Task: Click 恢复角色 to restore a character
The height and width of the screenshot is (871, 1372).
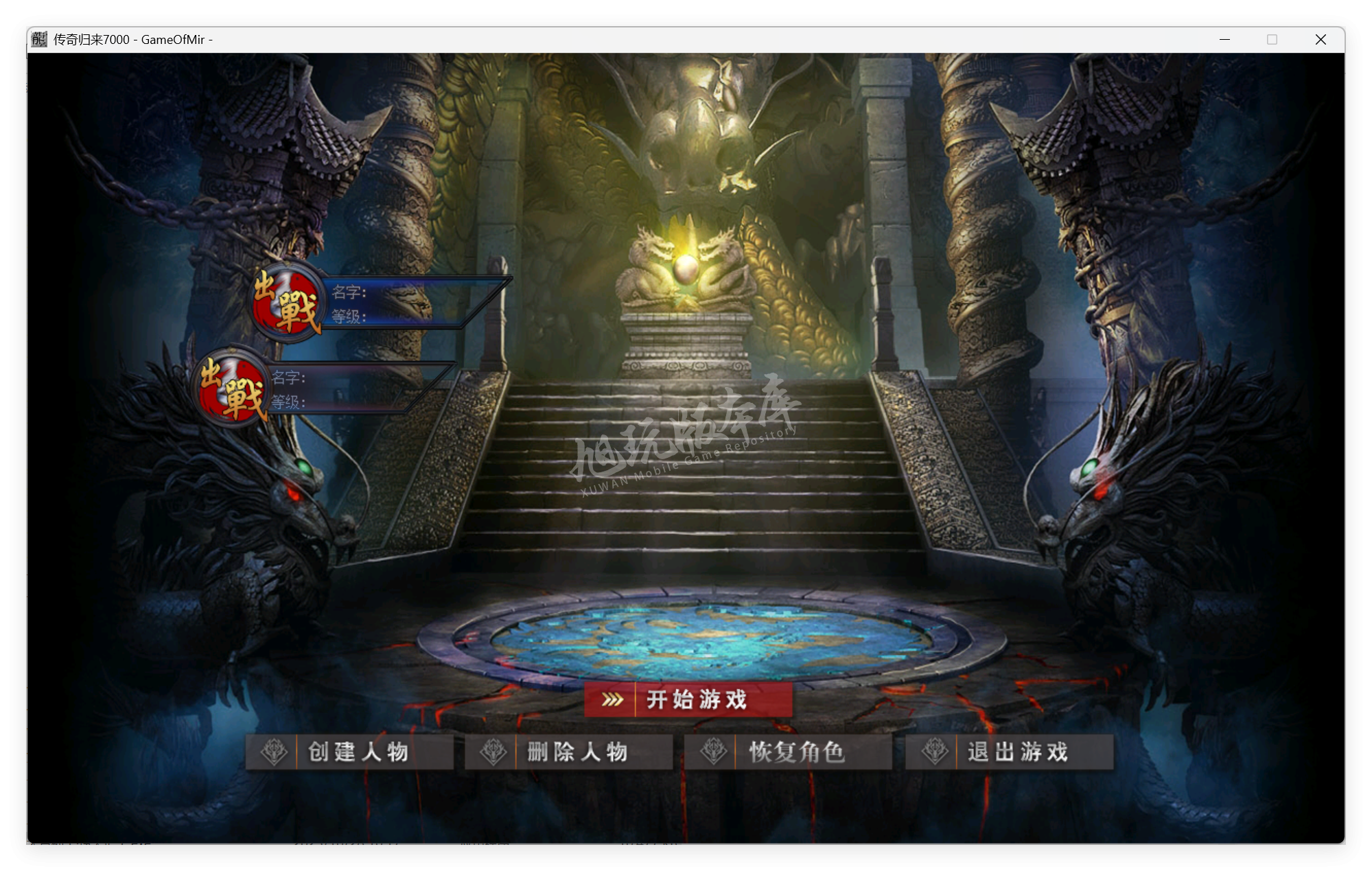Action: (796, 752)
